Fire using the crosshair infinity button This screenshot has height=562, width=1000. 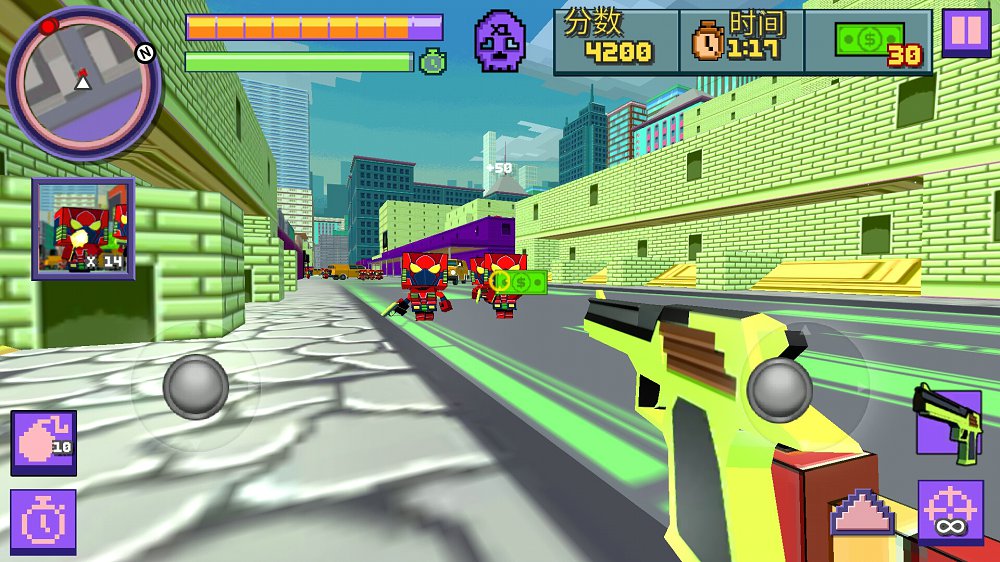click(x=950, y=513)
